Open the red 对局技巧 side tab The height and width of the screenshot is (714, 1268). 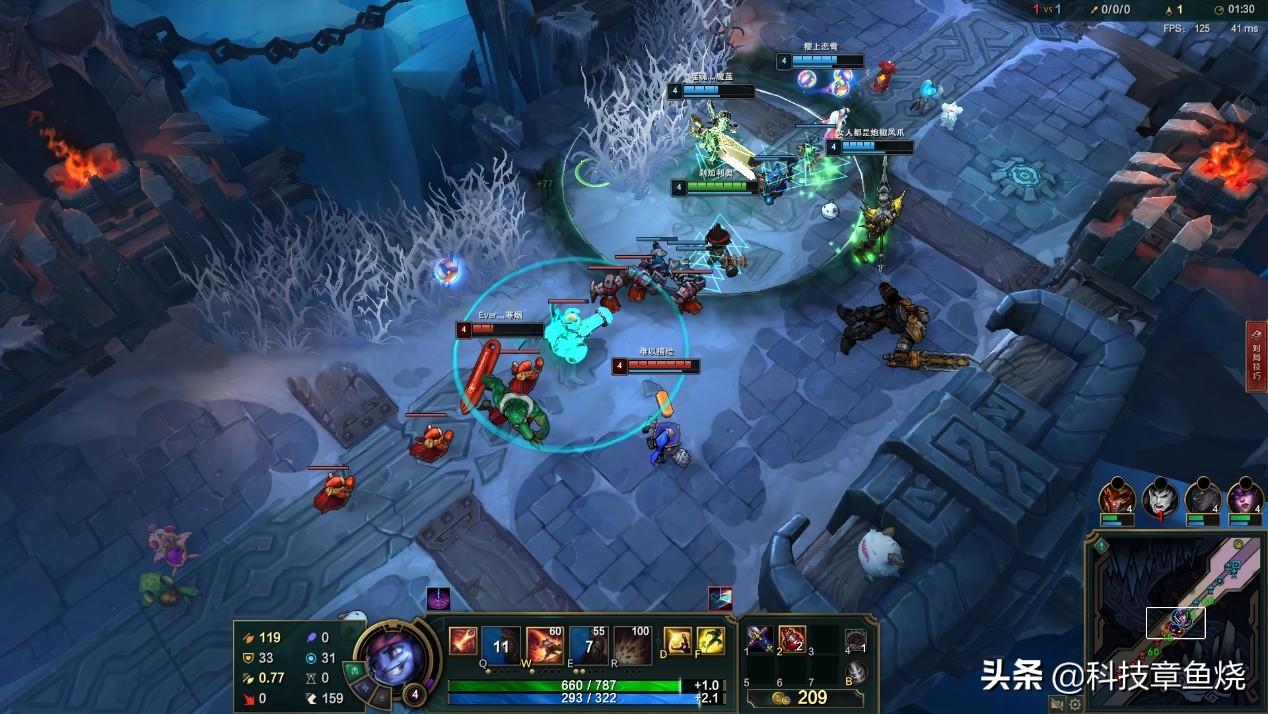coord(1256,357)
